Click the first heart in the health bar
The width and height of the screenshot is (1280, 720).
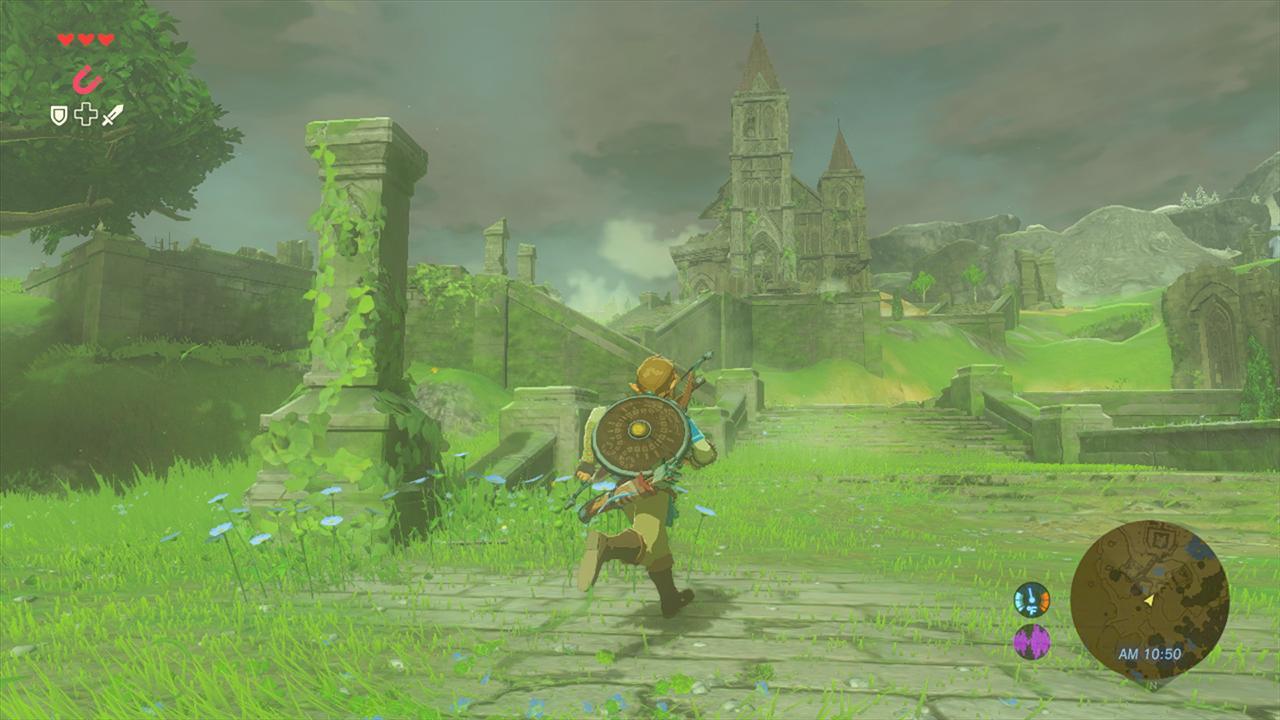click(65, 39)
